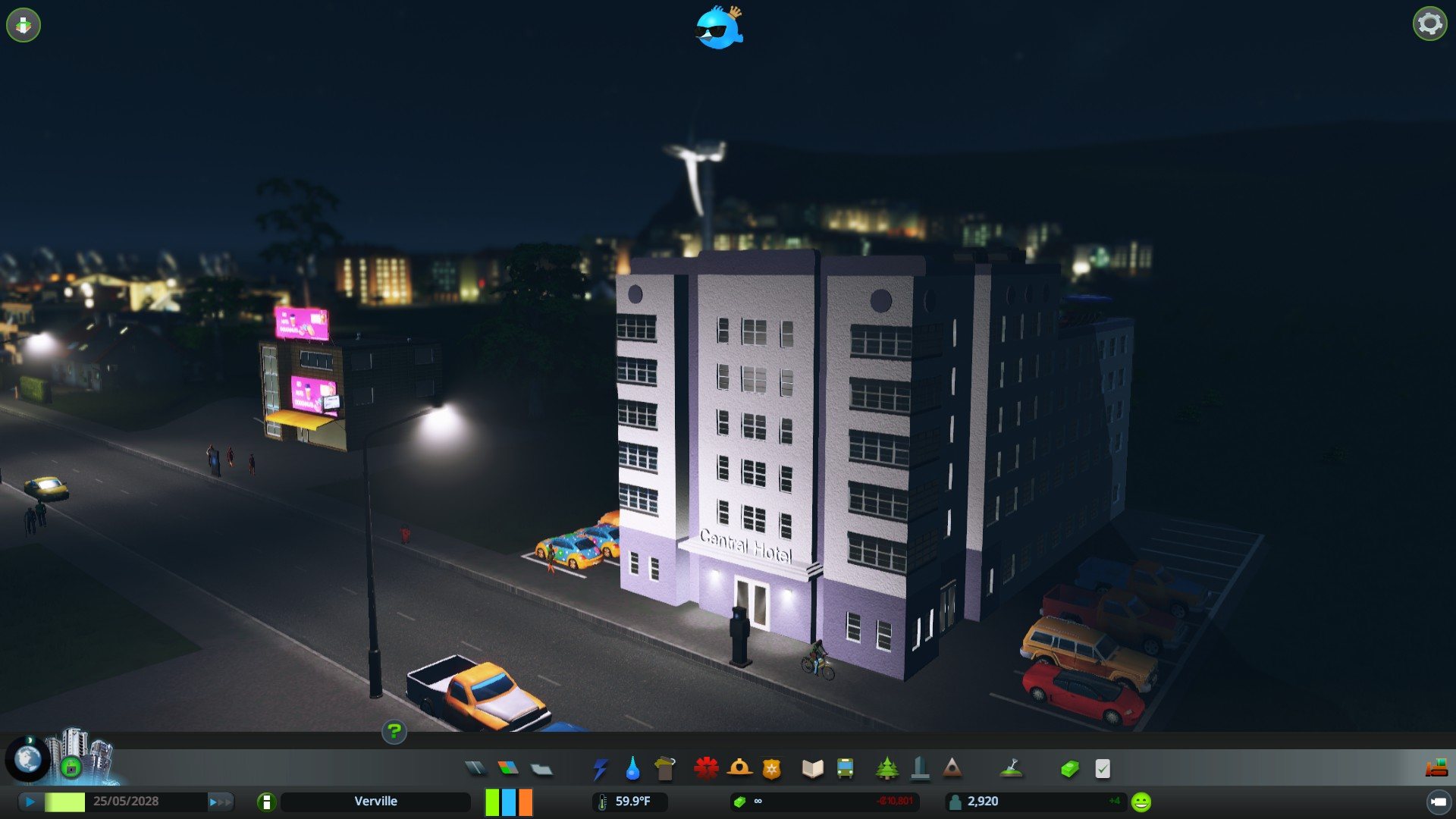Open the green city info button
This screenshot has width=1456, height=819.
tap(266, 802)
